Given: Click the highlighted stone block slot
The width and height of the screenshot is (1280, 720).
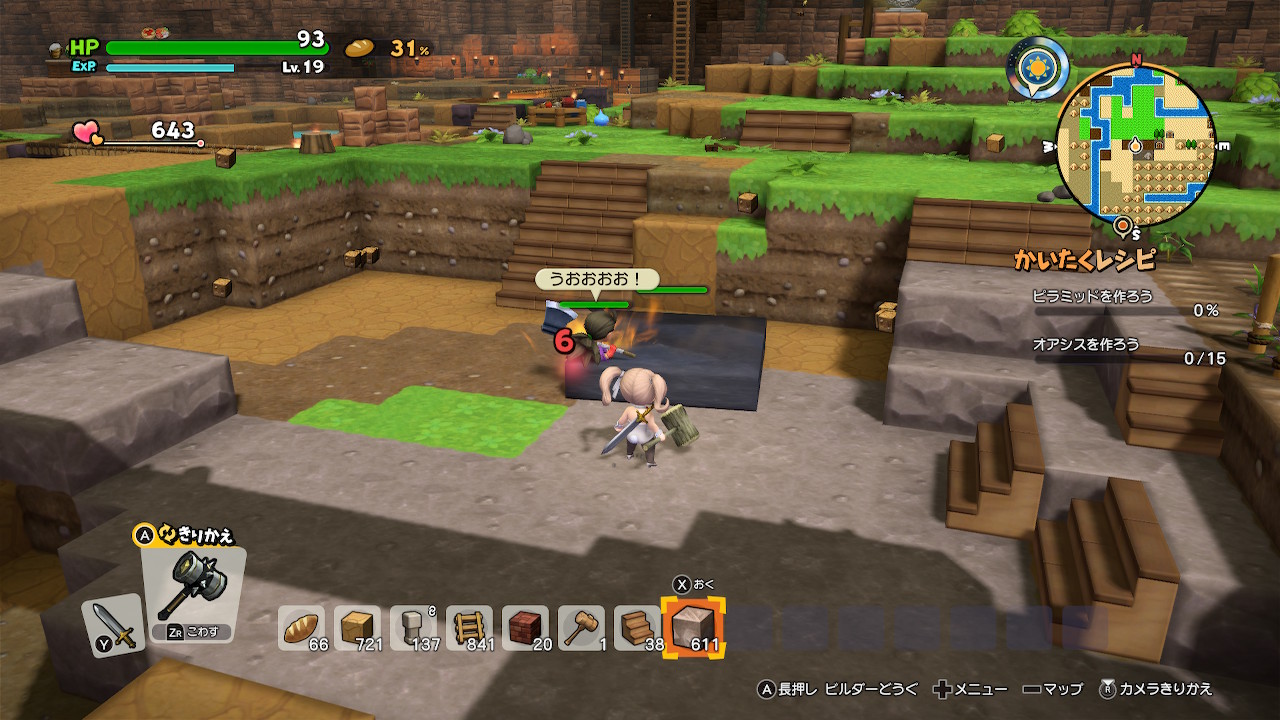Looking at the screenshot, I should tap(694, 627).
